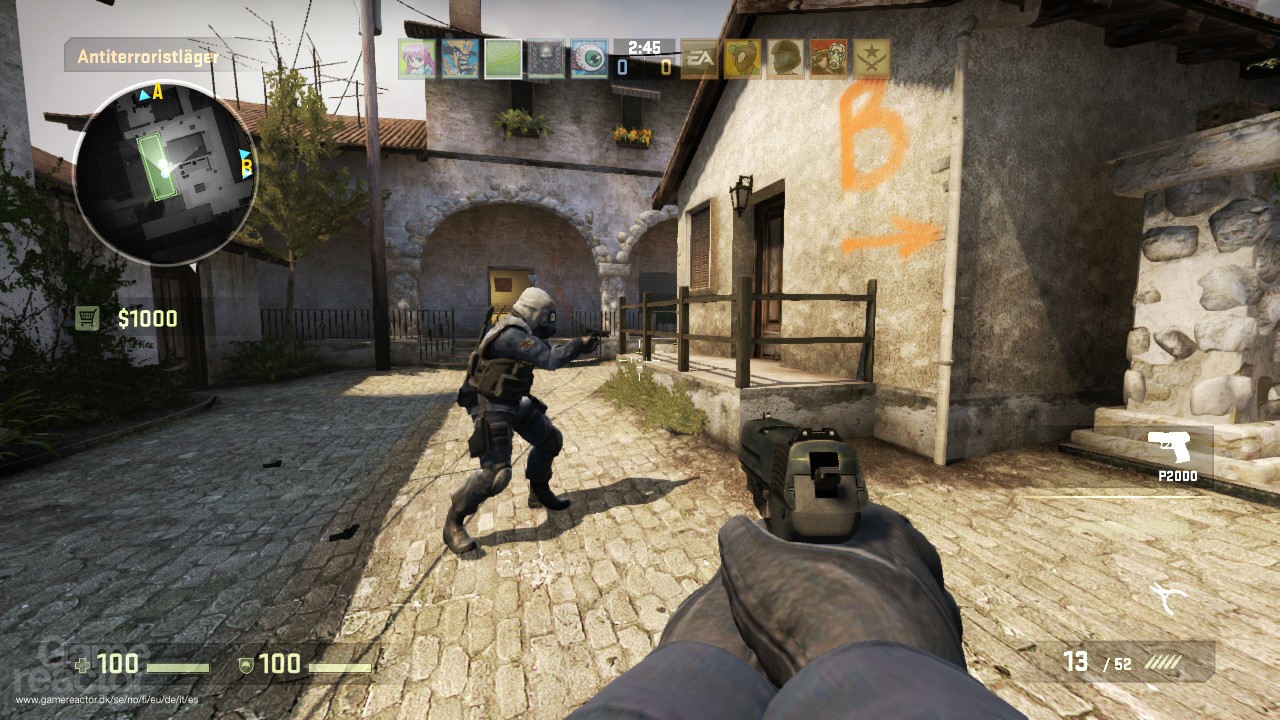Click the Terrorist star emblem at top right
1280x720 pixels.
pos(873,58)
